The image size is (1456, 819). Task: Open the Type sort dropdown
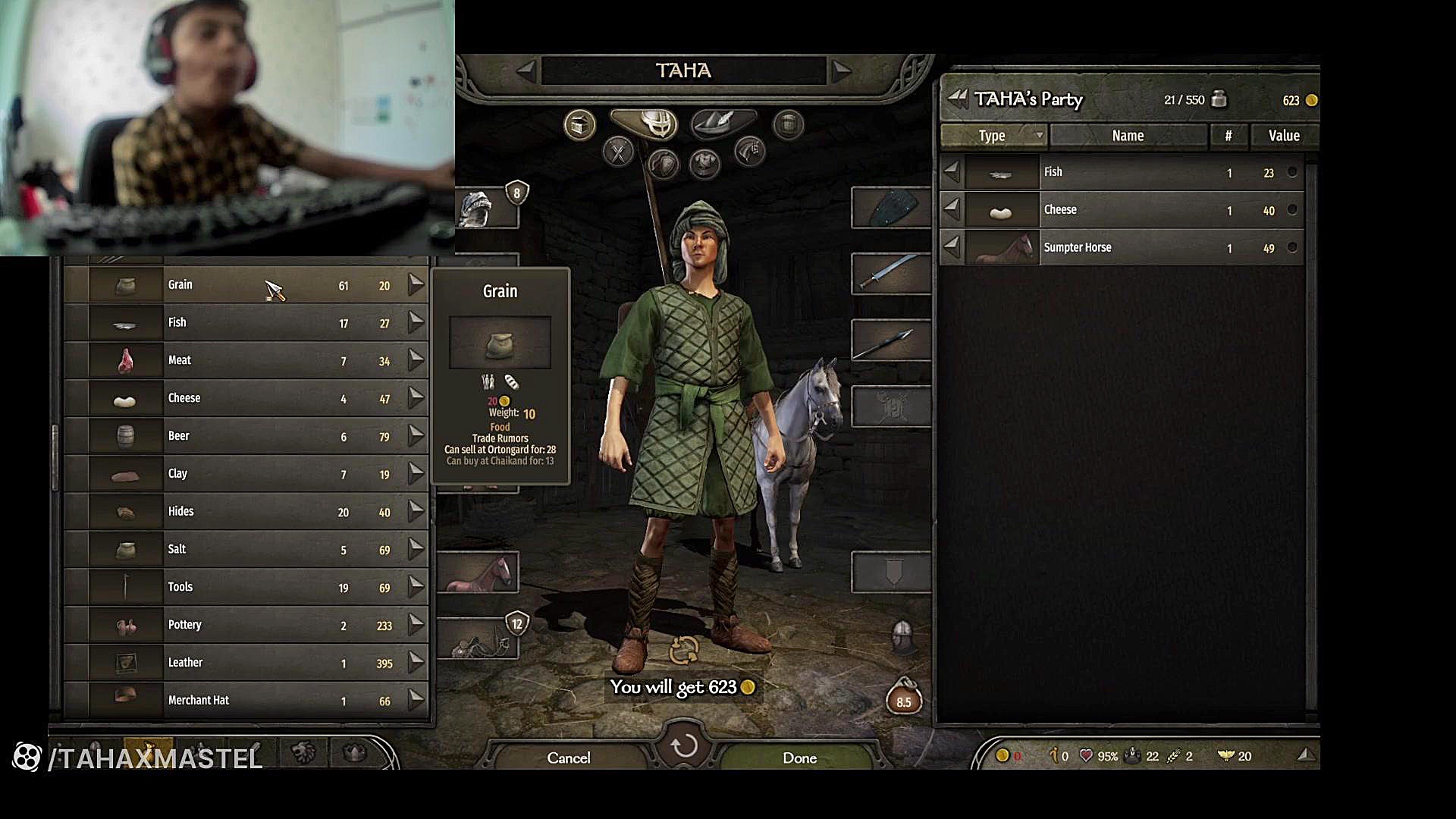click(x=993, y=136)
